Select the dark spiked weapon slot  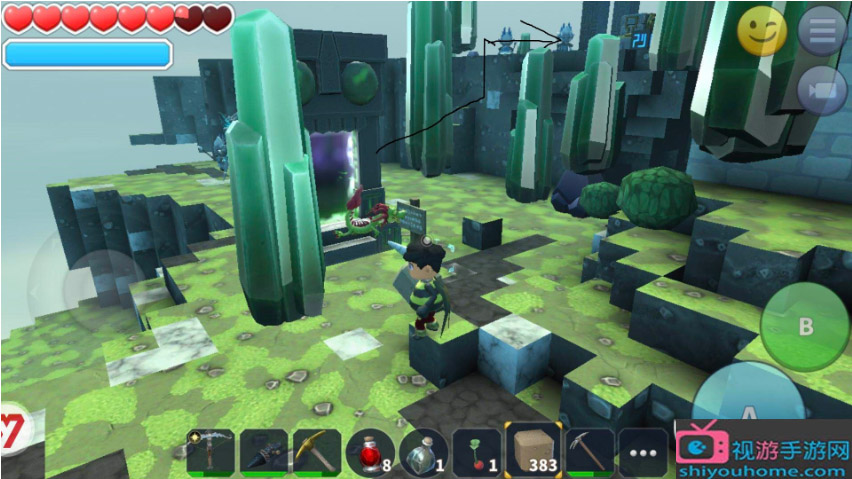click(x=265, y=453)
